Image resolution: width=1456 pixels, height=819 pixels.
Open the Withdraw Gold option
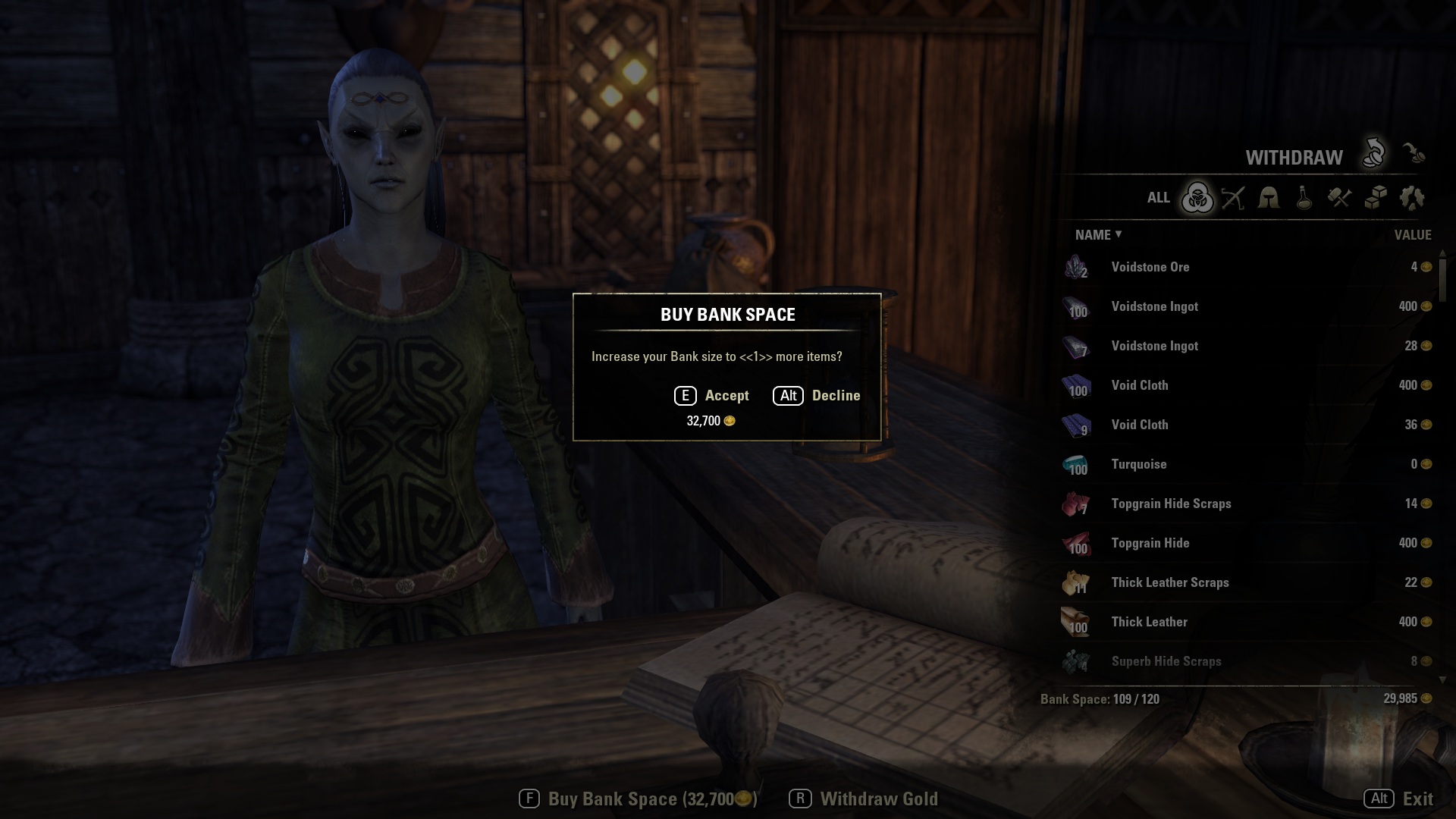click(x=864, y=799)
